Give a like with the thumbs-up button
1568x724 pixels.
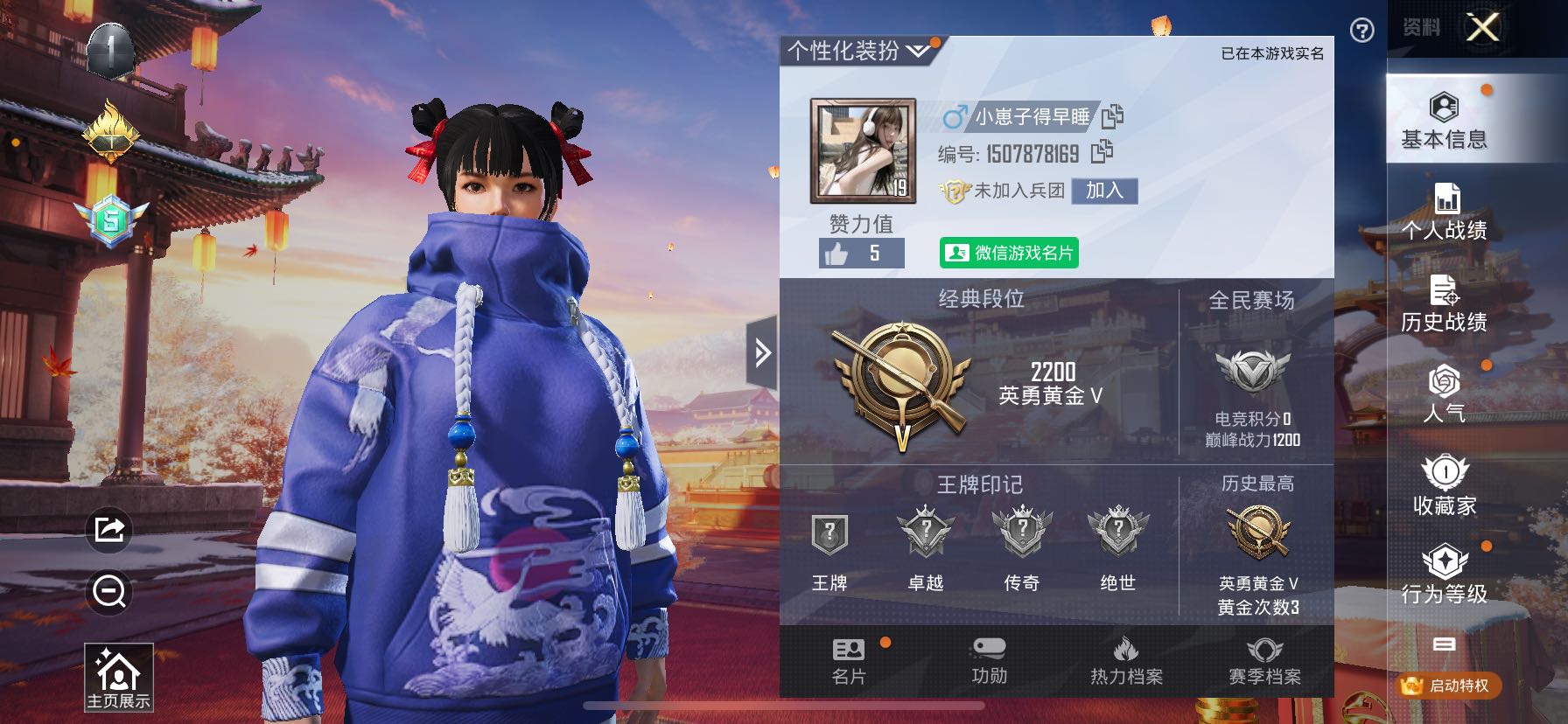[837, 254]
